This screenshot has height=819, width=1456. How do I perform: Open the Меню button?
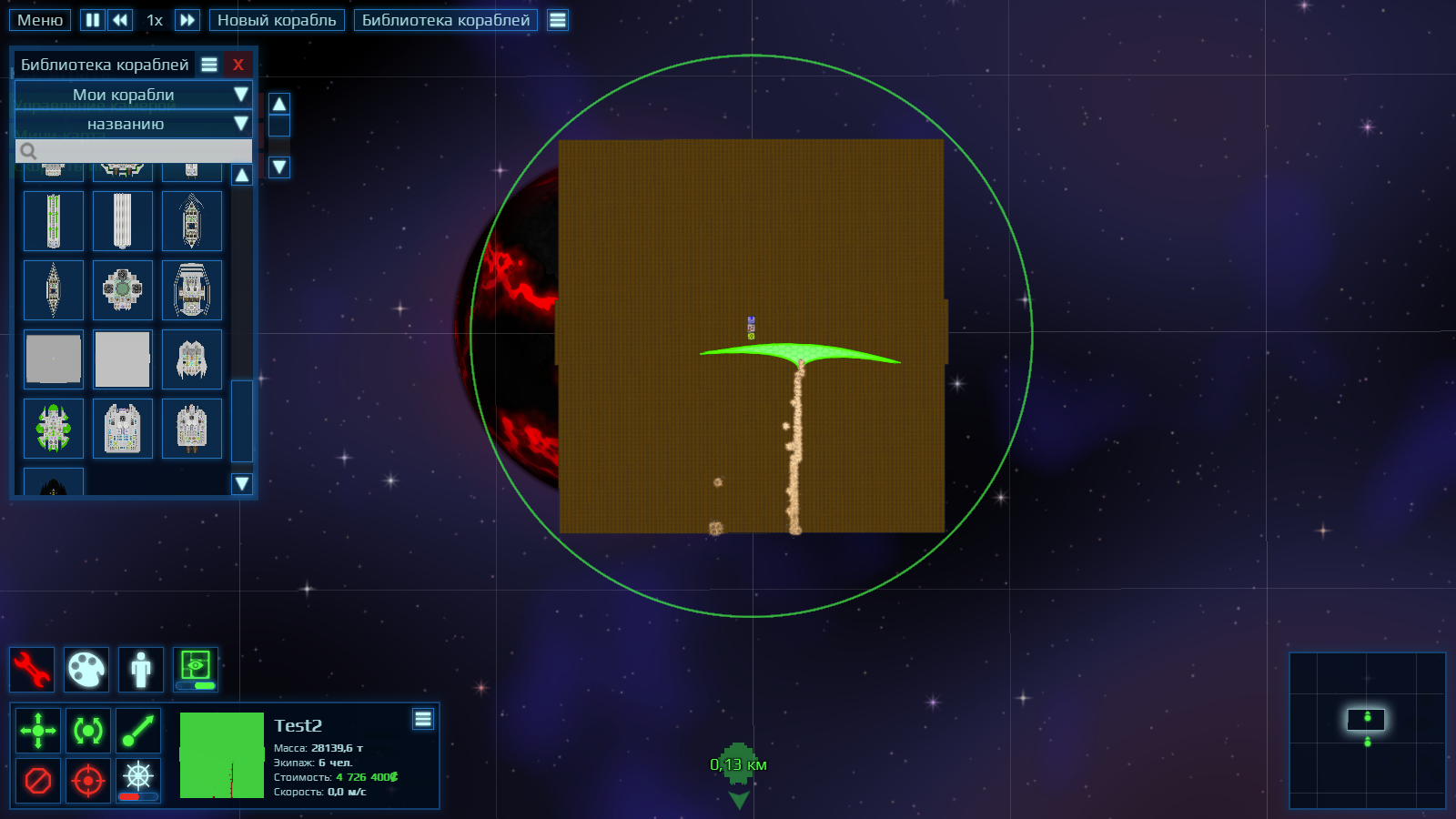point(40,20)
